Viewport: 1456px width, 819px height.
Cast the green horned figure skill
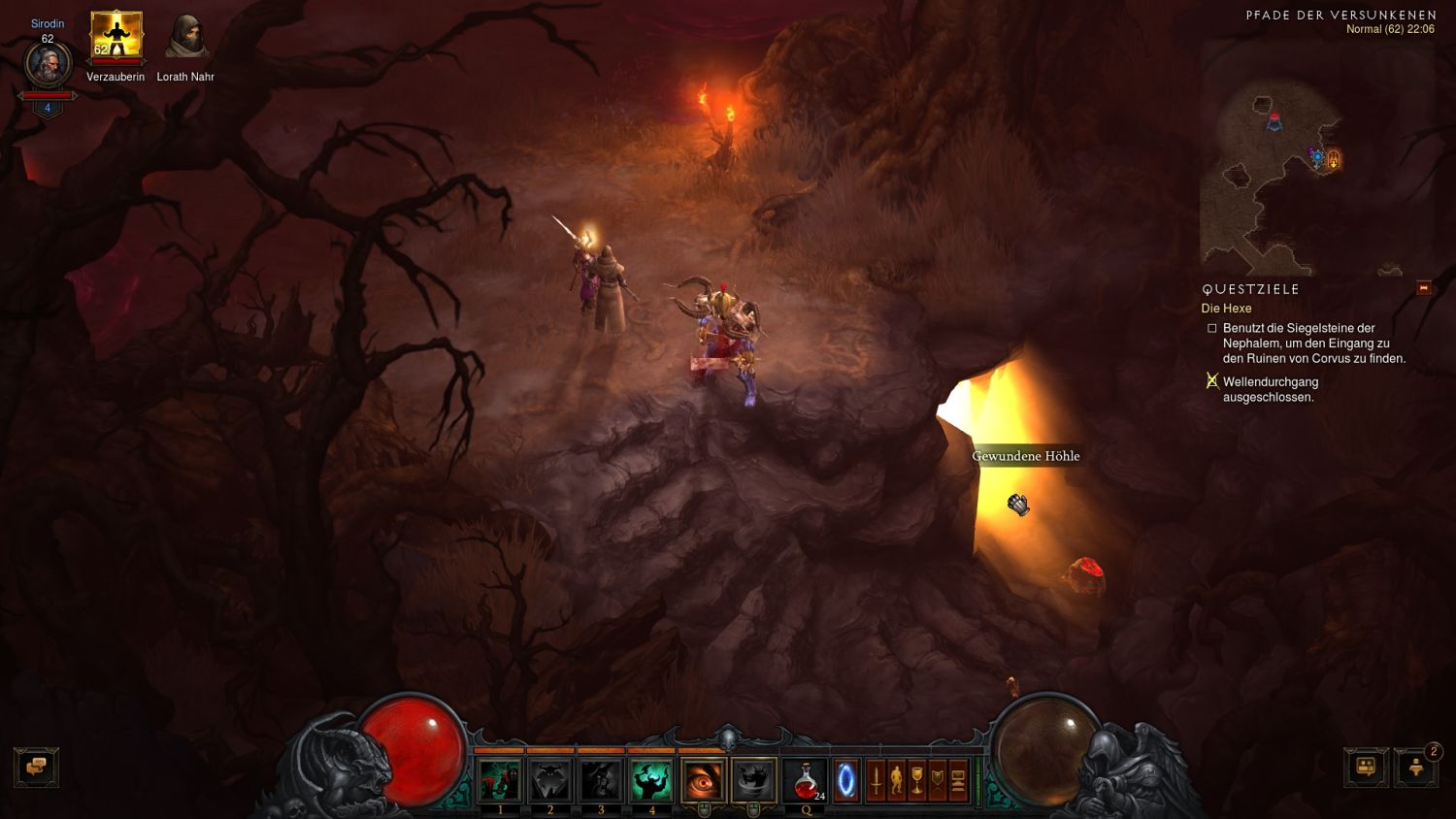(x=651, y=780)
